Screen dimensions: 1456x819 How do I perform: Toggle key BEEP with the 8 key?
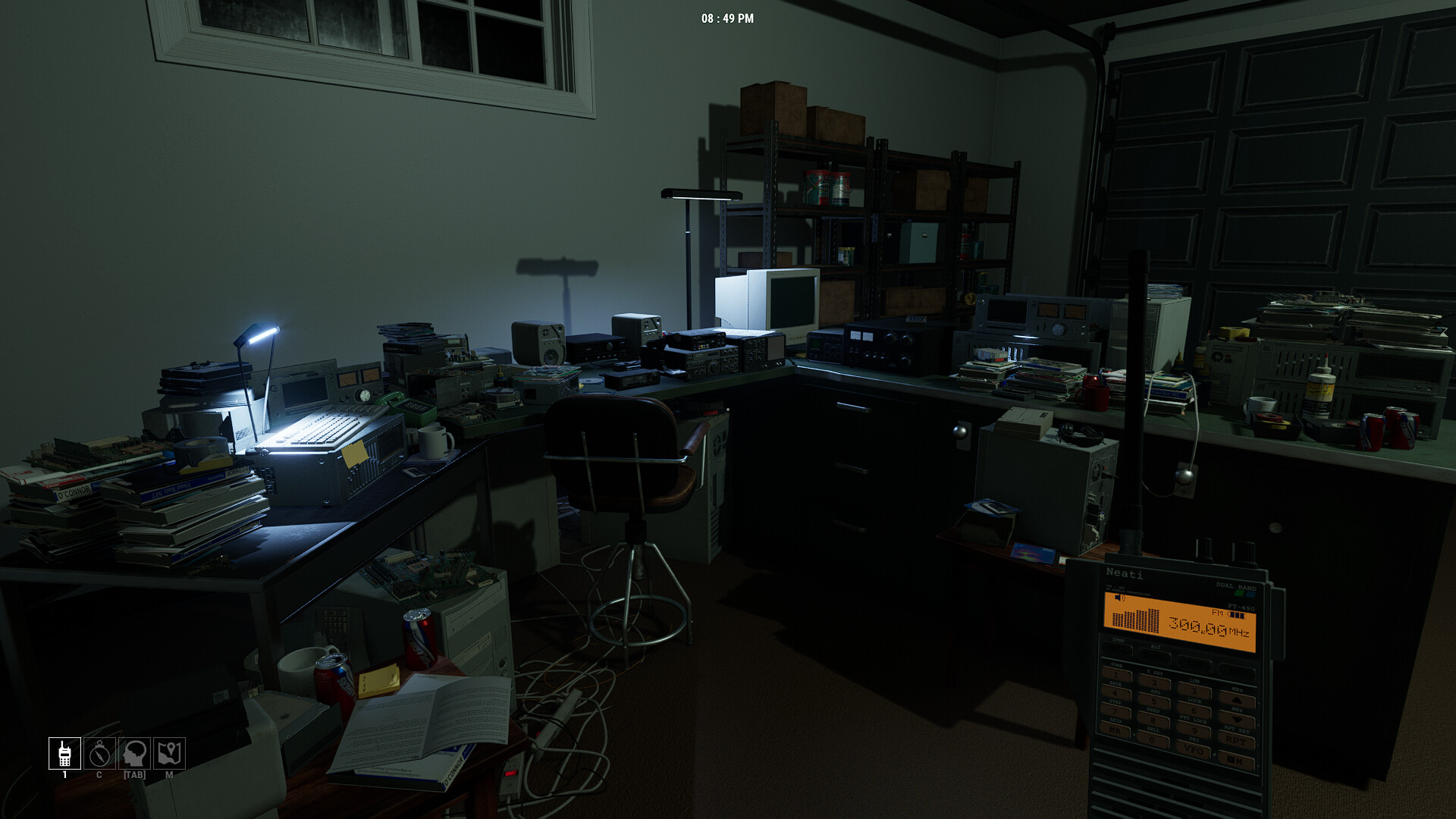(1155, 720)
